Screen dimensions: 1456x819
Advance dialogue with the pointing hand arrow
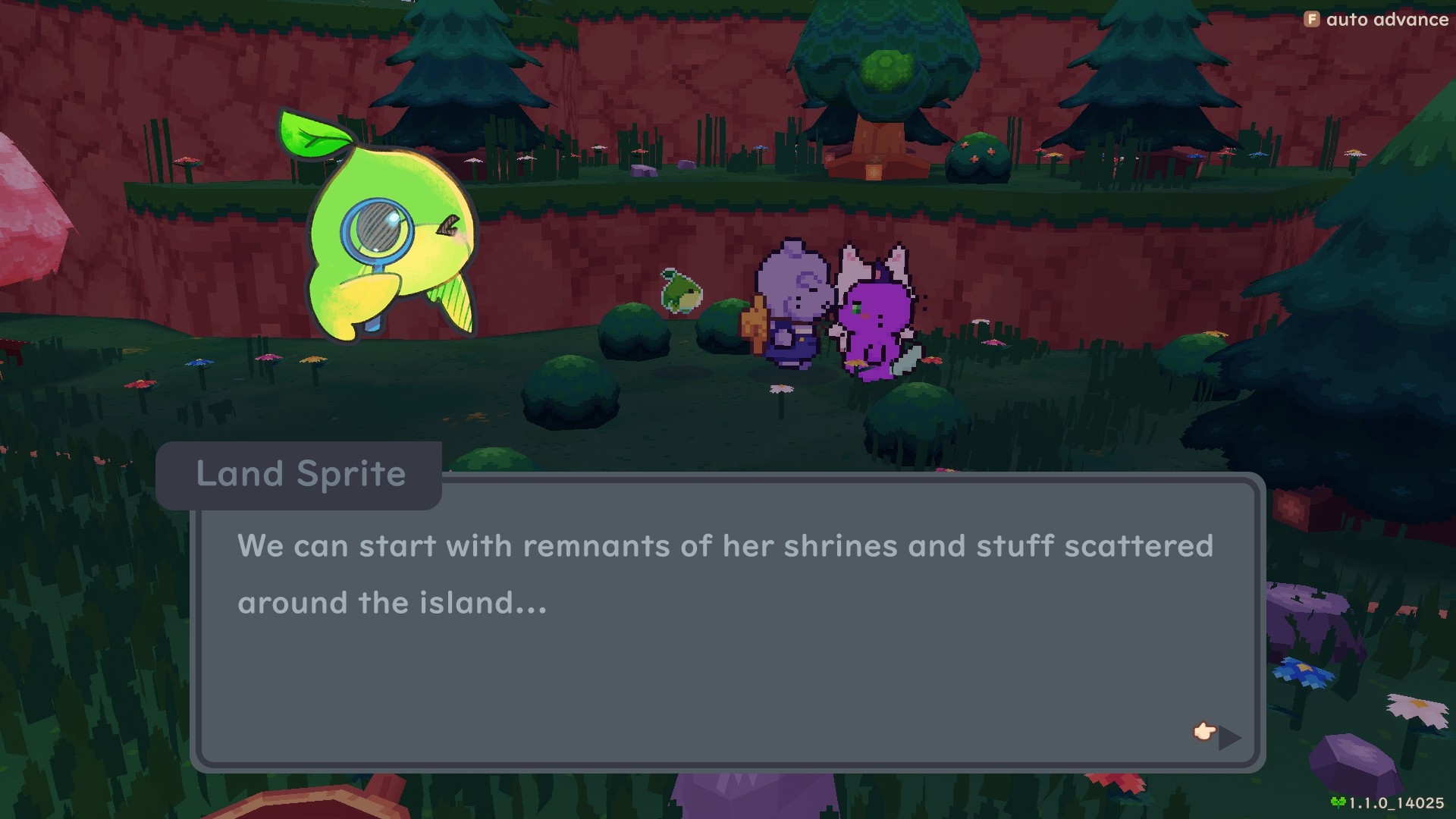[x=1218, y=734]
